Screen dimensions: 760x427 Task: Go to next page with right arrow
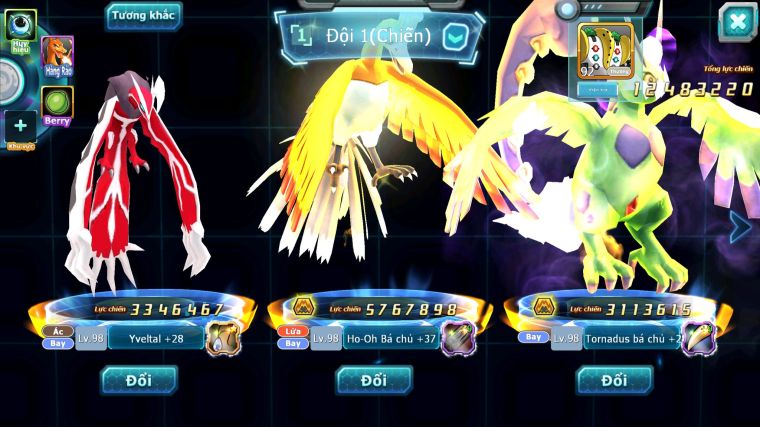(x=740, y=227)
